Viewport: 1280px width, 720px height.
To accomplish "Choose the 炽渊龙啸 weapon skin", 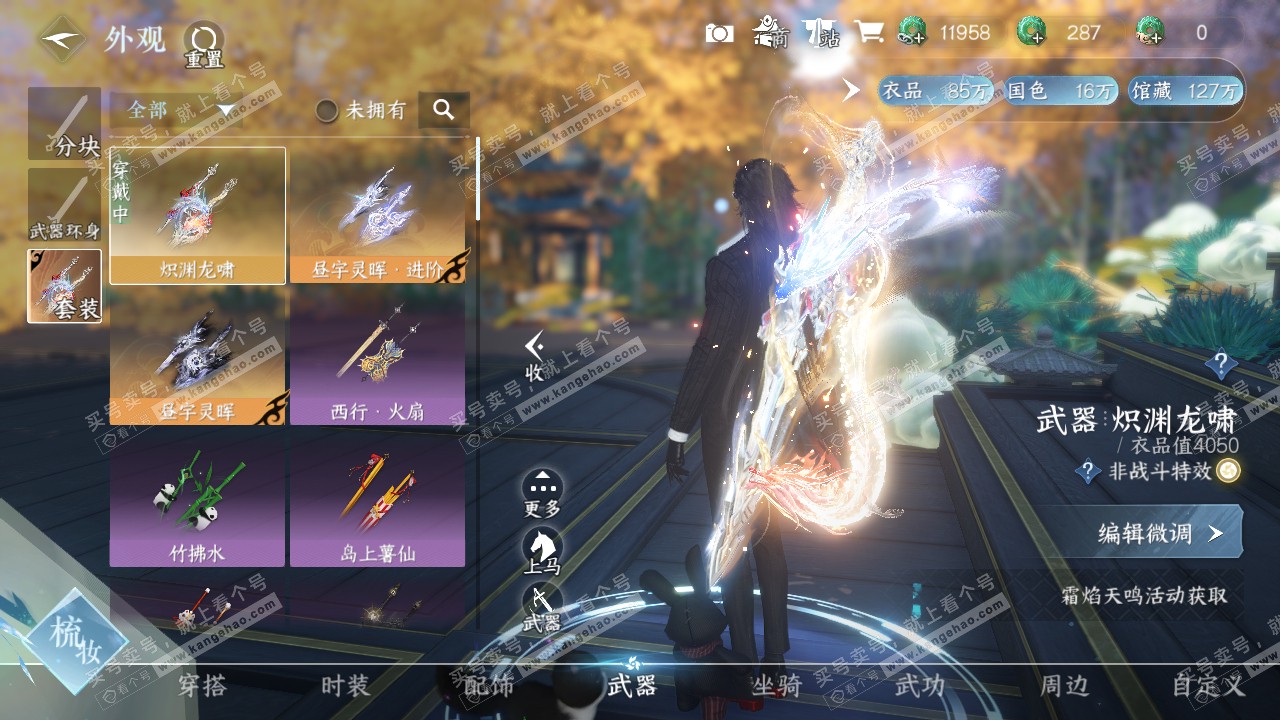I will (197, 216).
